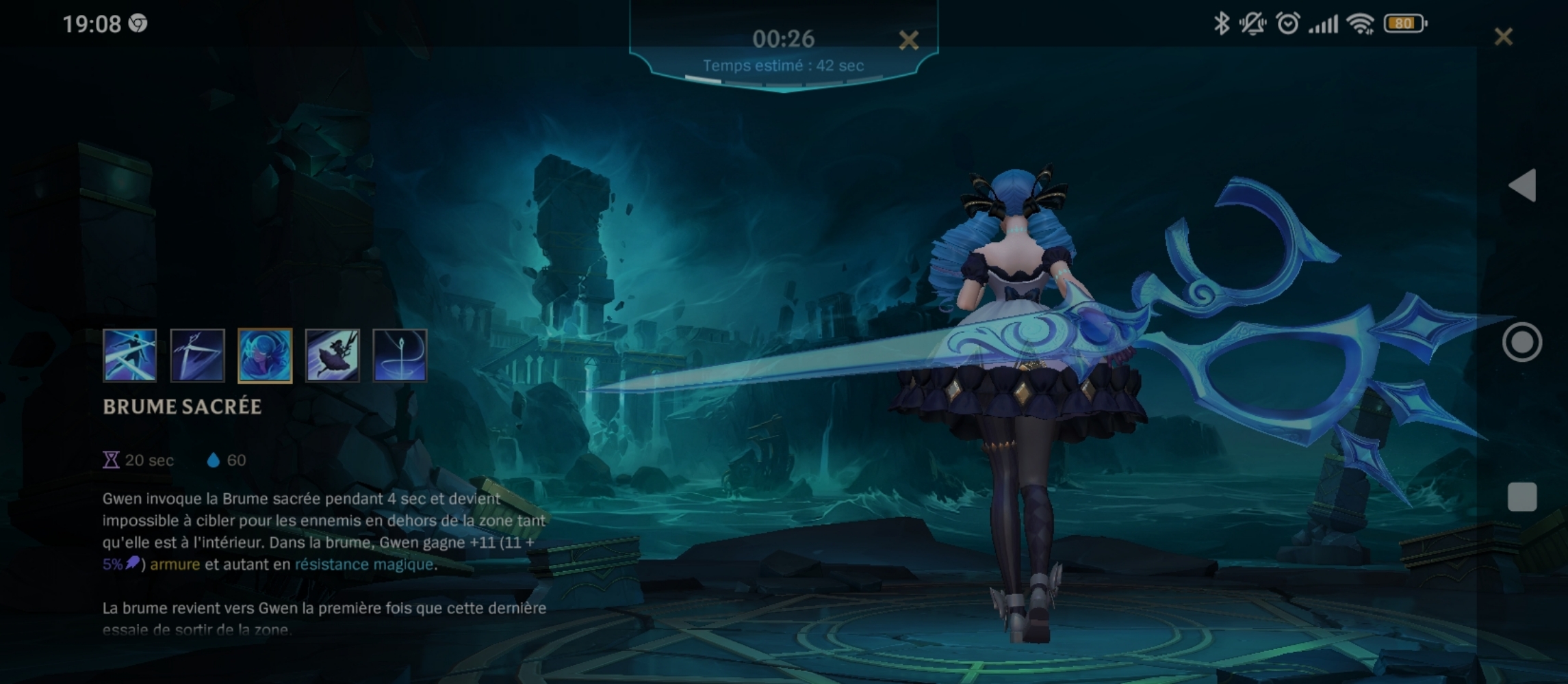Close the champion preview screen
Viewport: 1568px width, 684px height.
click(x=1503, y=36)
